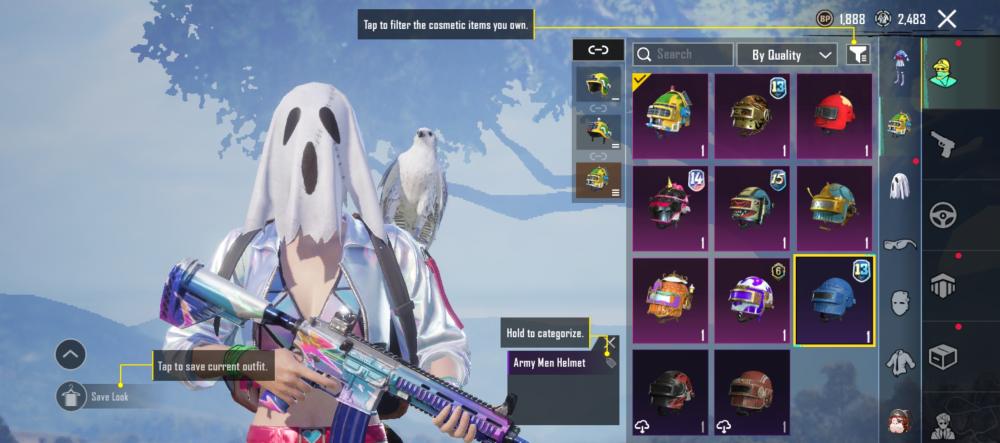1000x443 pixels.
Task: Select the purple and white helmet skin
Action: (x=752, y=299)
